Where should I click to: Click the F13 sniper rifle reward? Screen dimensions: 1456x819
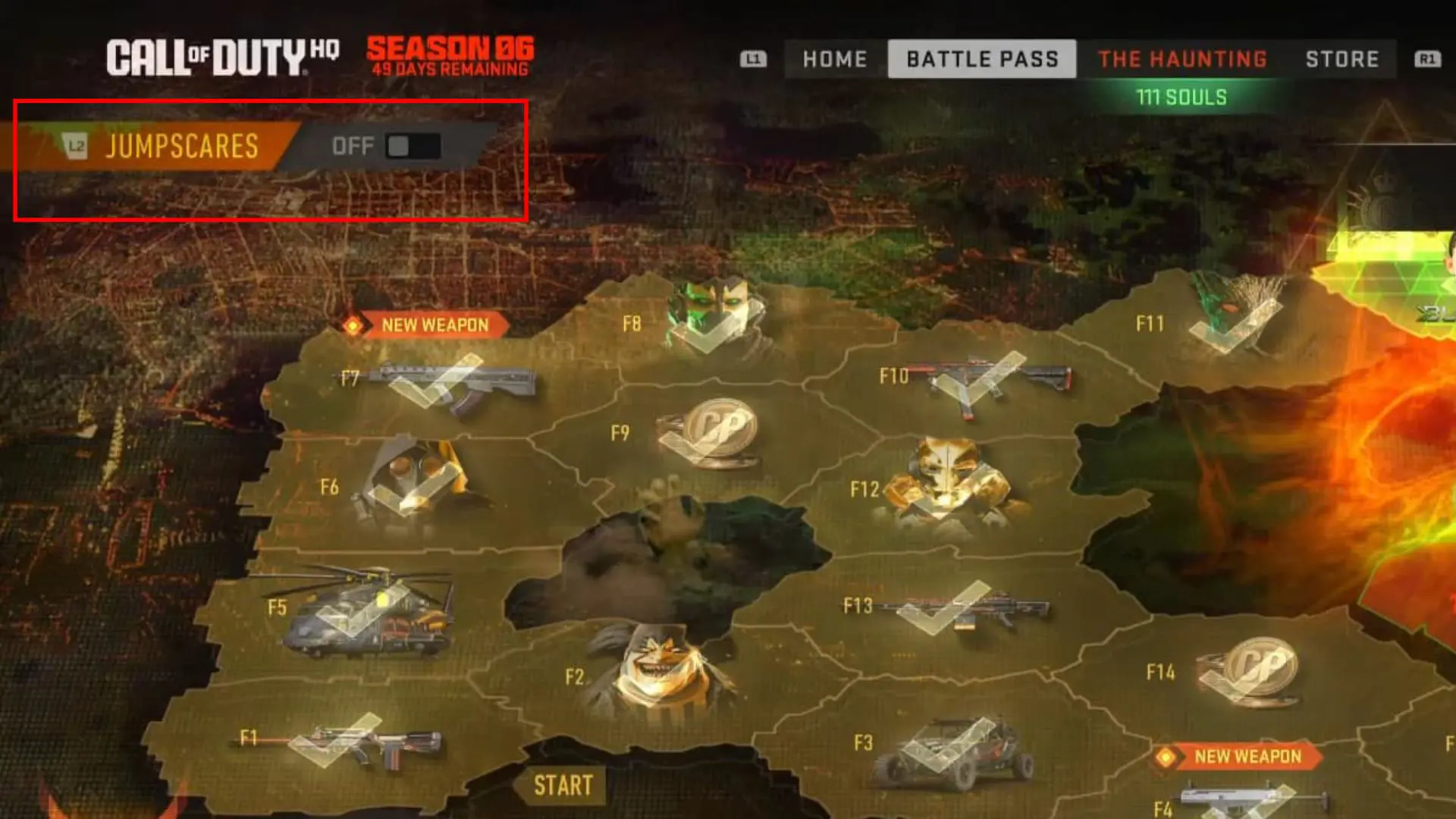[963, 607]
